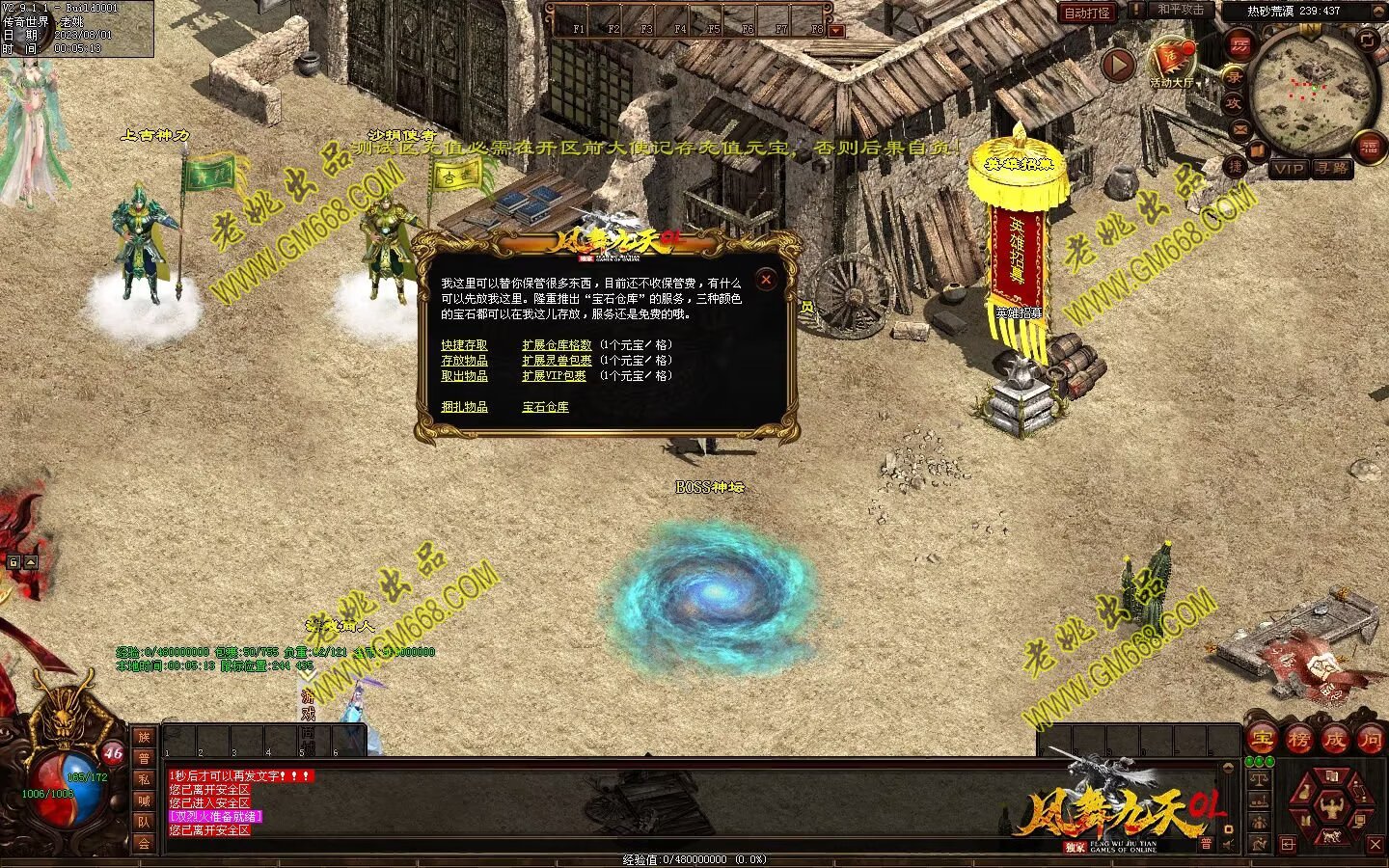
Task: Choose 扩展仓库格数 to expand warehouse
Action: pos(557,345)
